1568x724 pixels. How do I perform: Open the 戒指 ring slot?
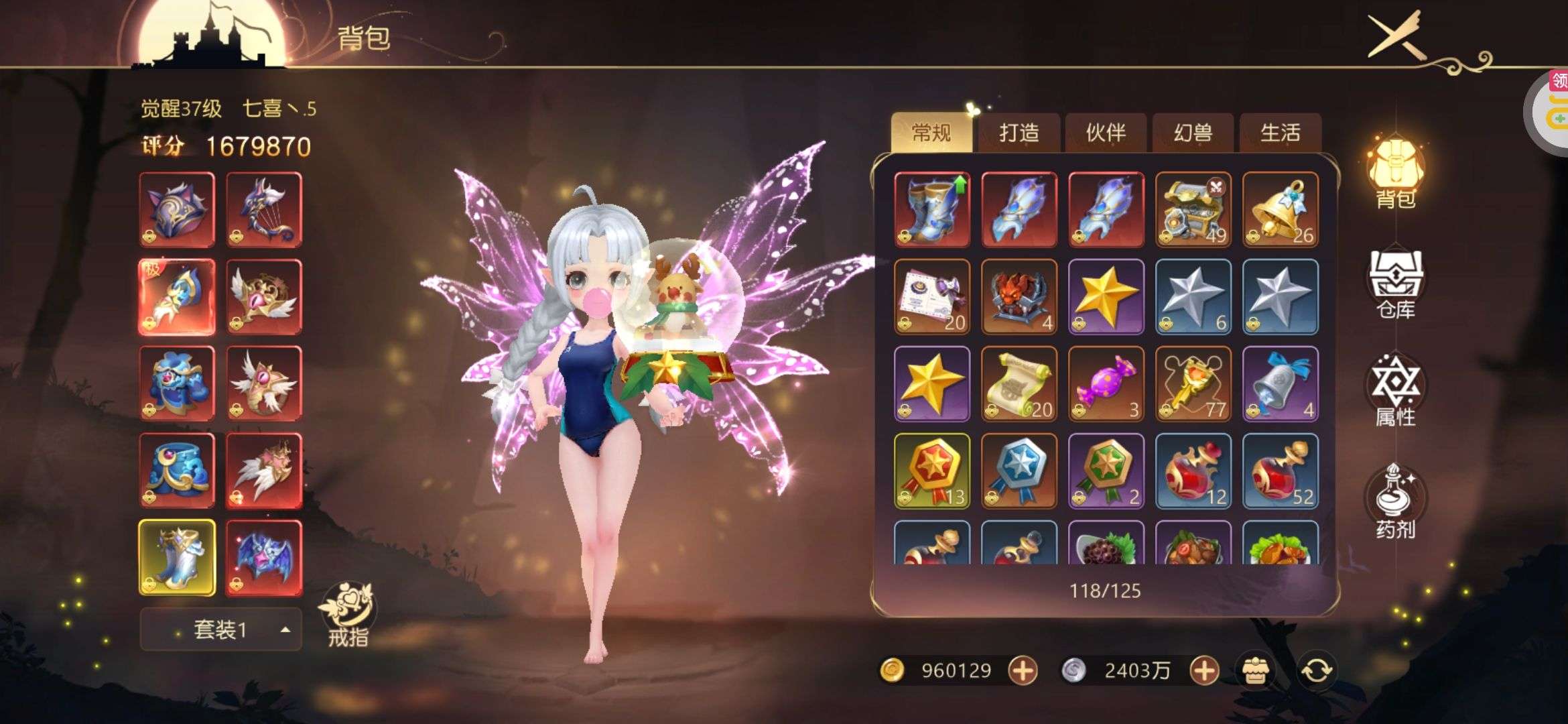(348, 613)
